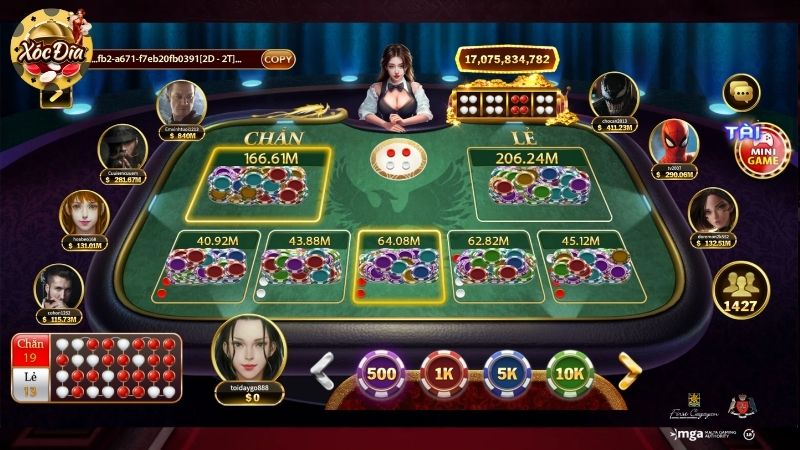
Task: Copy the session ID with the COPY button
Action: (x=278, y=59)
